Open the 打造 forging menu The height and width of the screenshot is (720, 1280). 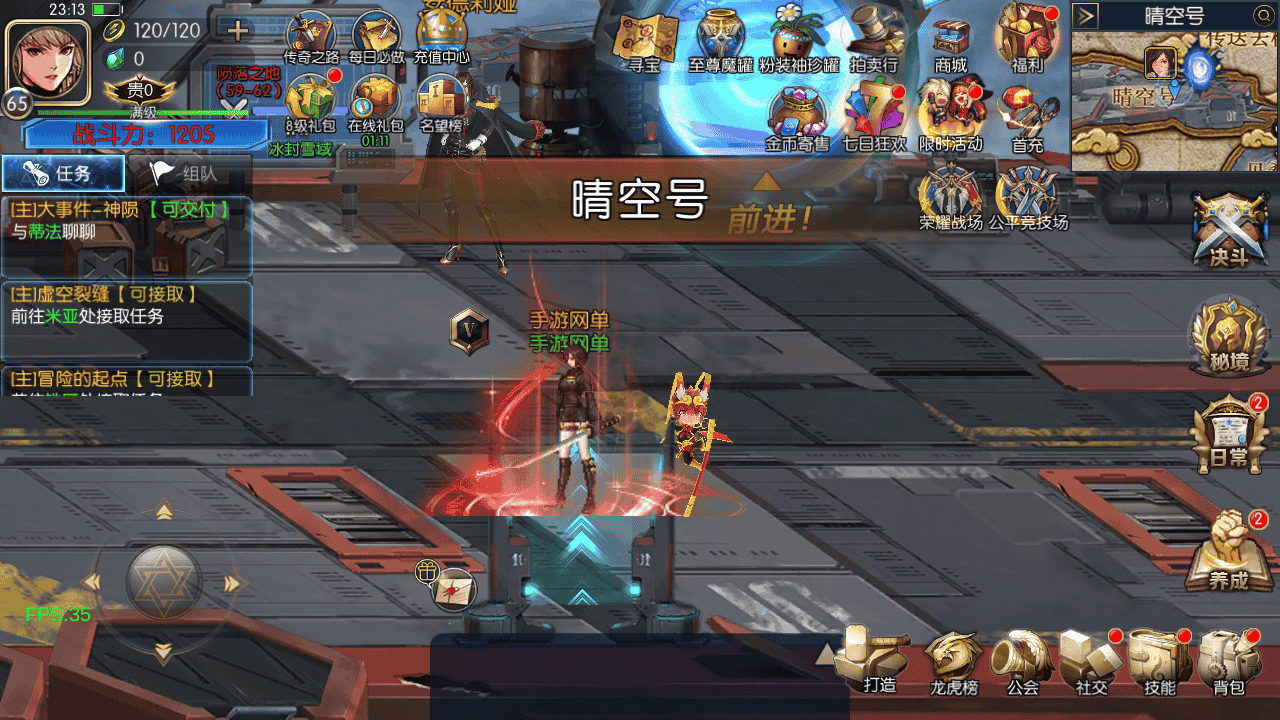coord(877,658)
